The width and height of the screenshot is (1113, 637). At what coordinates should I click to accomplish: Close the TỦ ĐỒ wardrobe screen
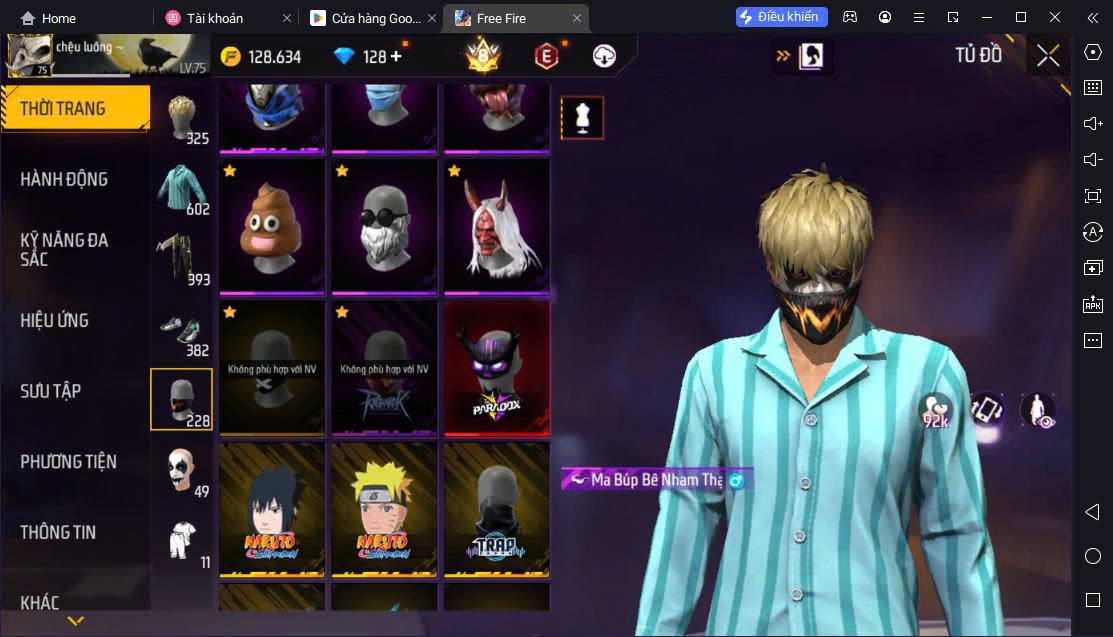point(1048,56)
